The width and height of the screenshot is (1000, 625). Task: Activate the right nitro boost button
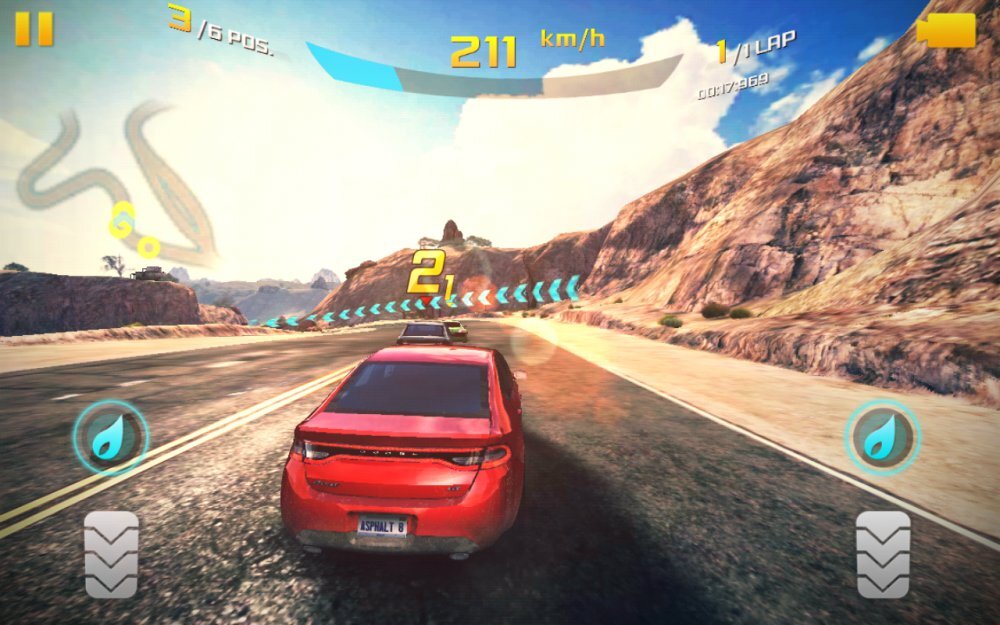[883, 437]
